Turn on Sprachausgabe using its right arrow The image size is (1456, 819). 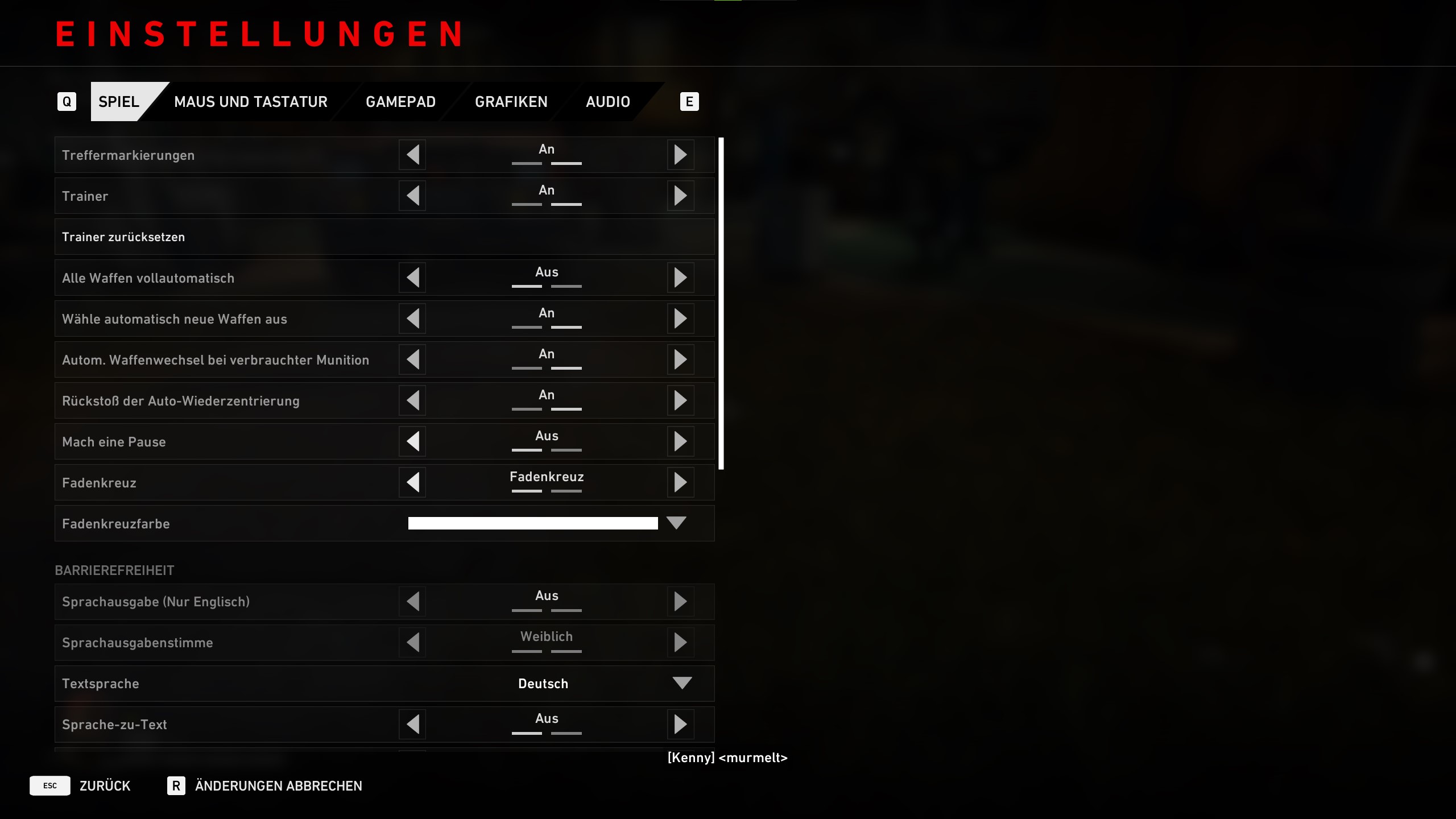point(680,601)
